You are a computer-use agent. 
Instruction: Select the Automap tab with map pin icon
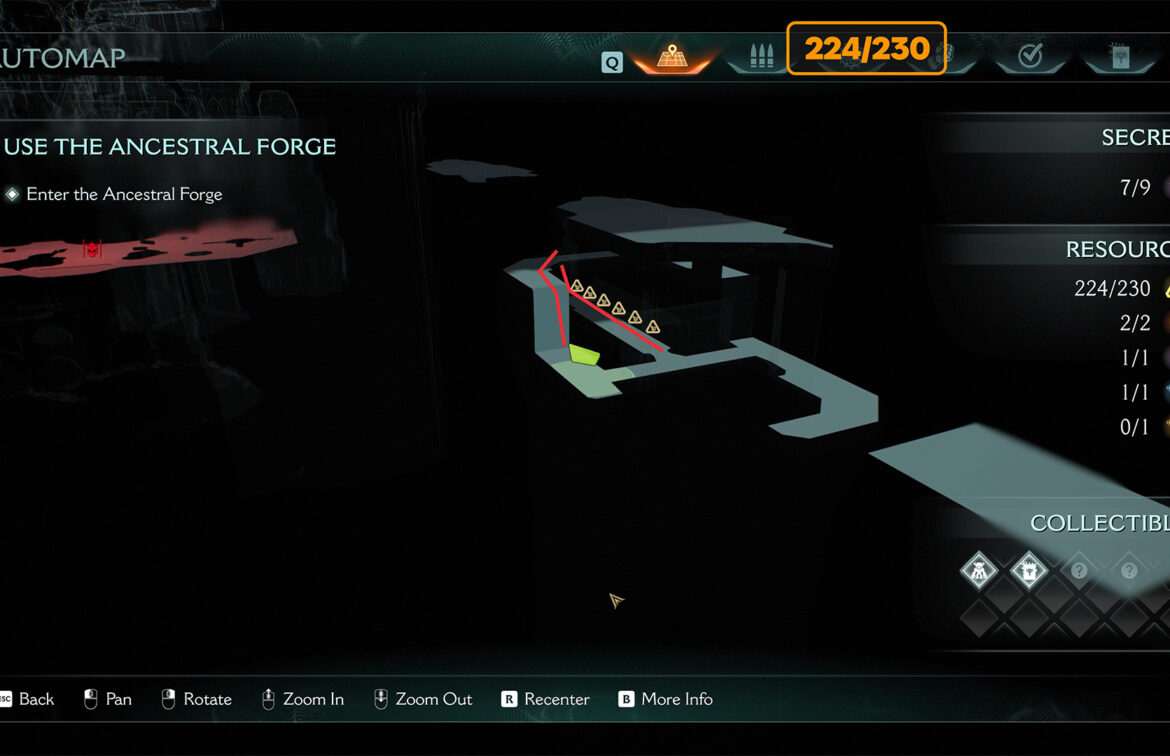tap(671, 57)
